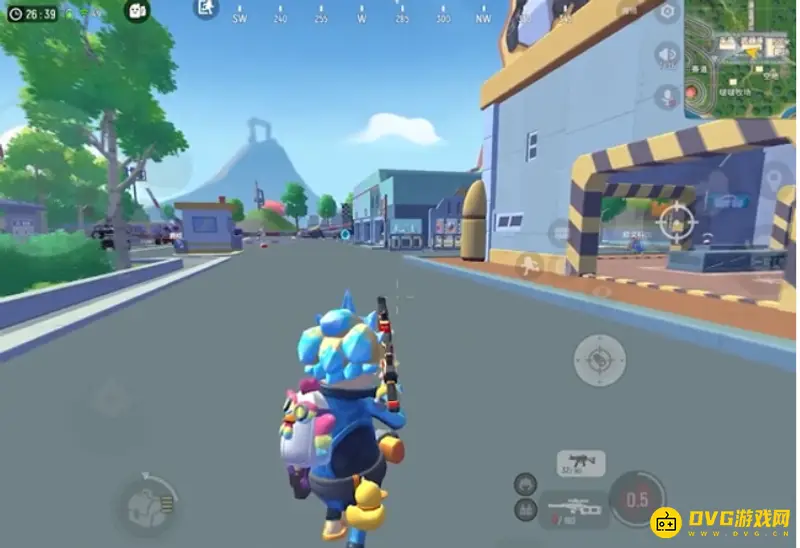Tap the running character sprint icon
Viewport: 800px width, 548px height.
click(x=529, y=264)
